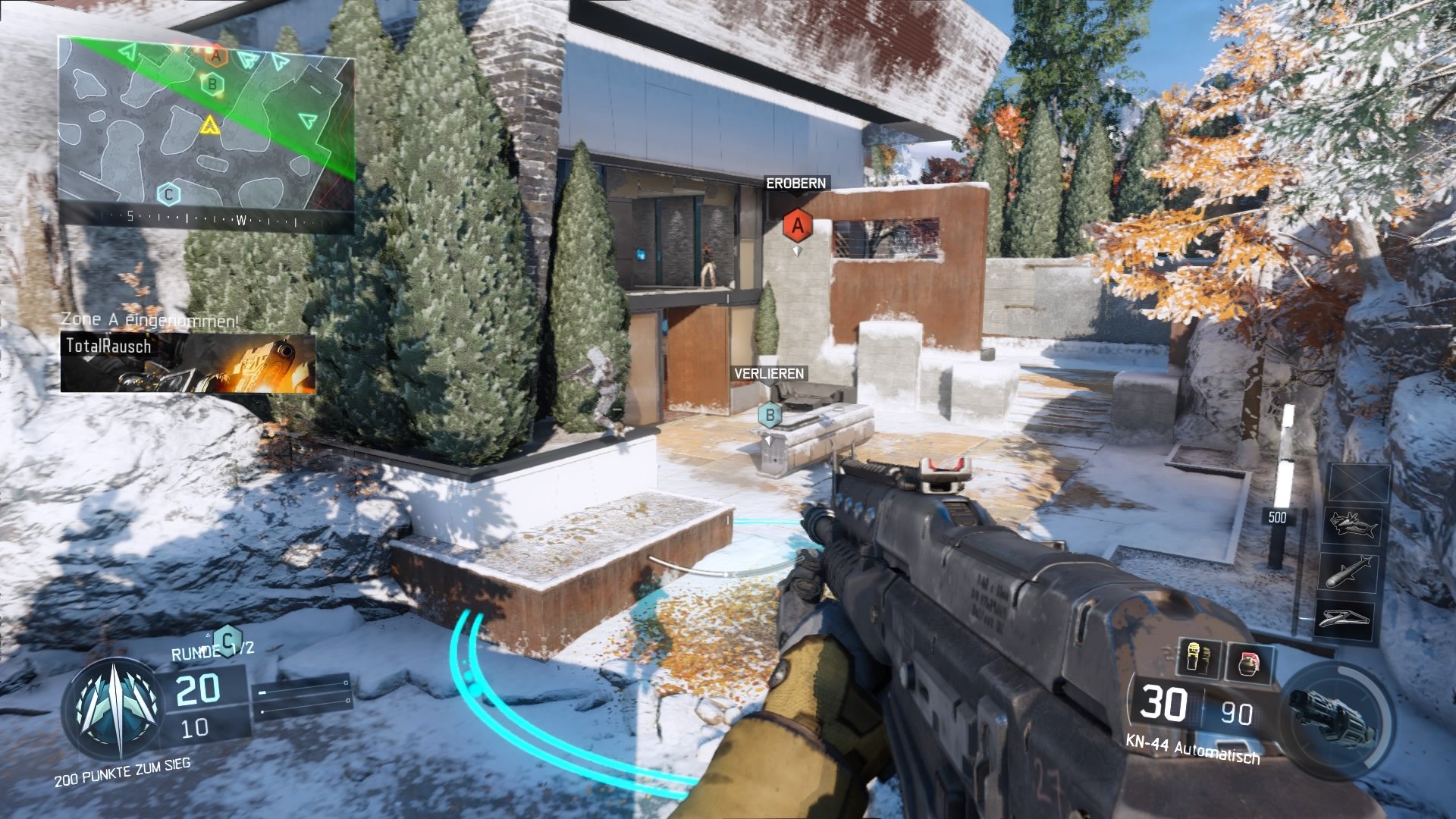Expand the B hexagon on the minimap
1456x819 pixels.
[212, 85]
